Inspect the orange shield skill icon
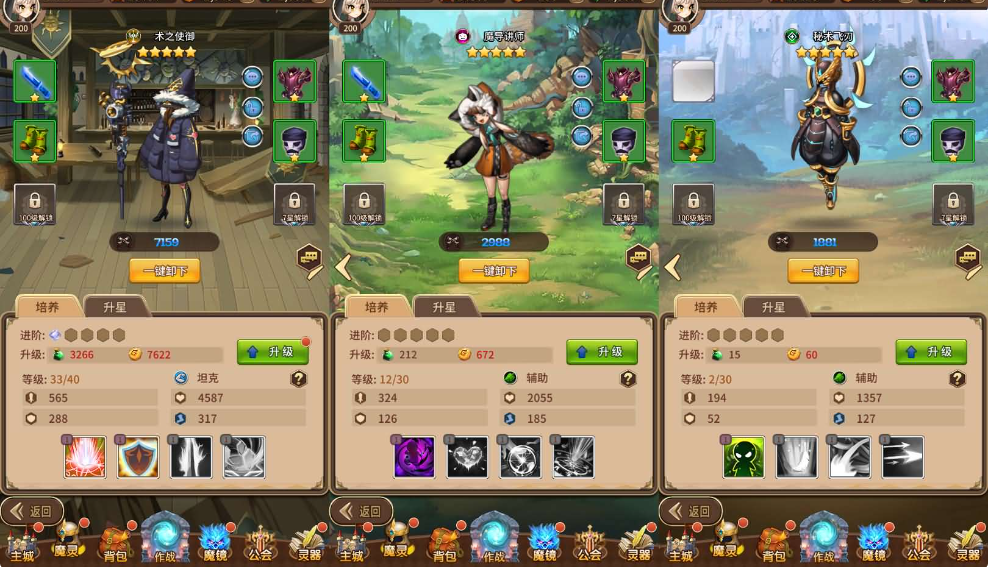The height and width of the screenshot is (567, 988). 138,457
